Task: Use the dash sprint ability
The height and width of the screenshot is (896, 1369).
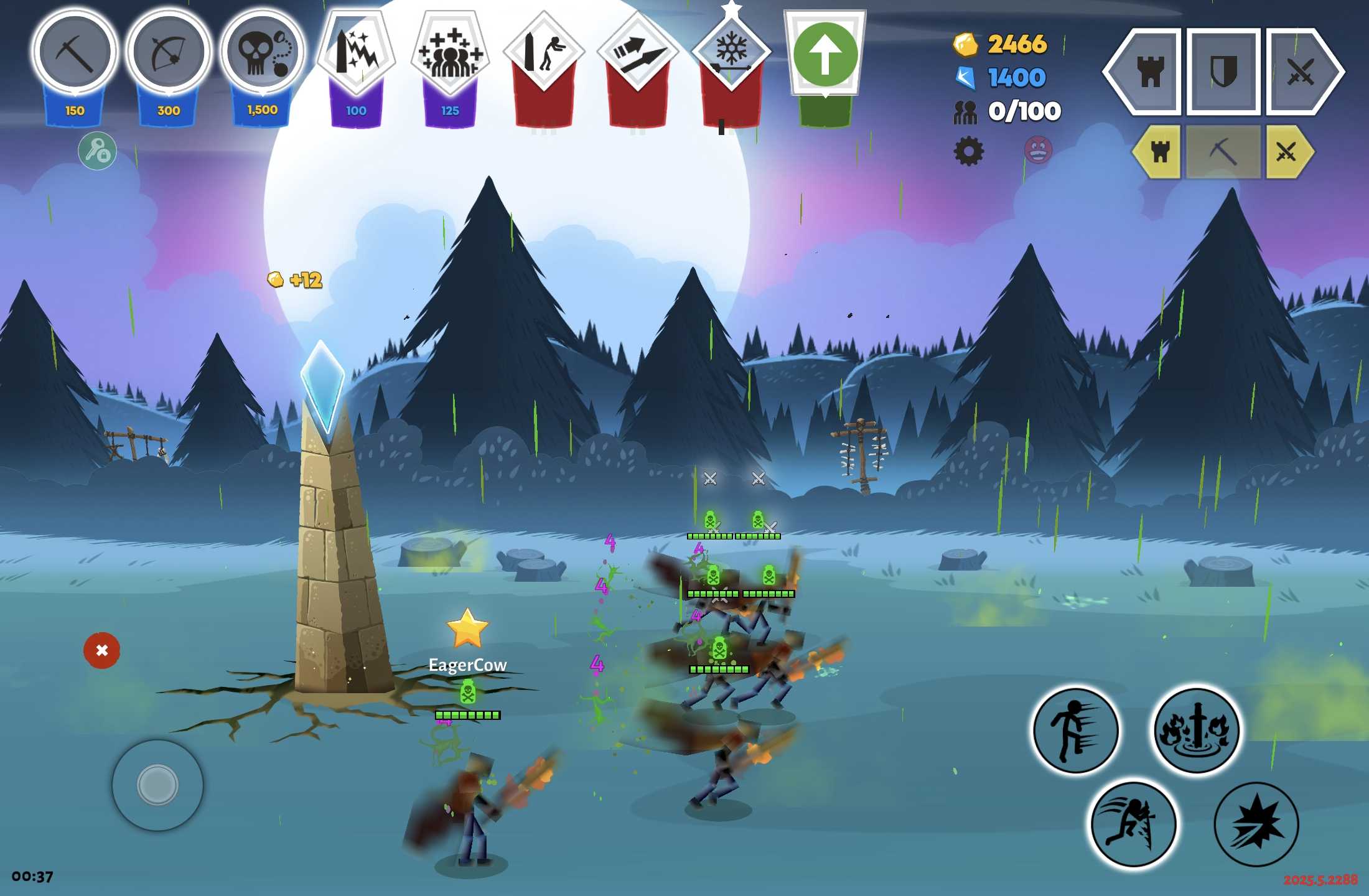Action: coord(1075,730)
